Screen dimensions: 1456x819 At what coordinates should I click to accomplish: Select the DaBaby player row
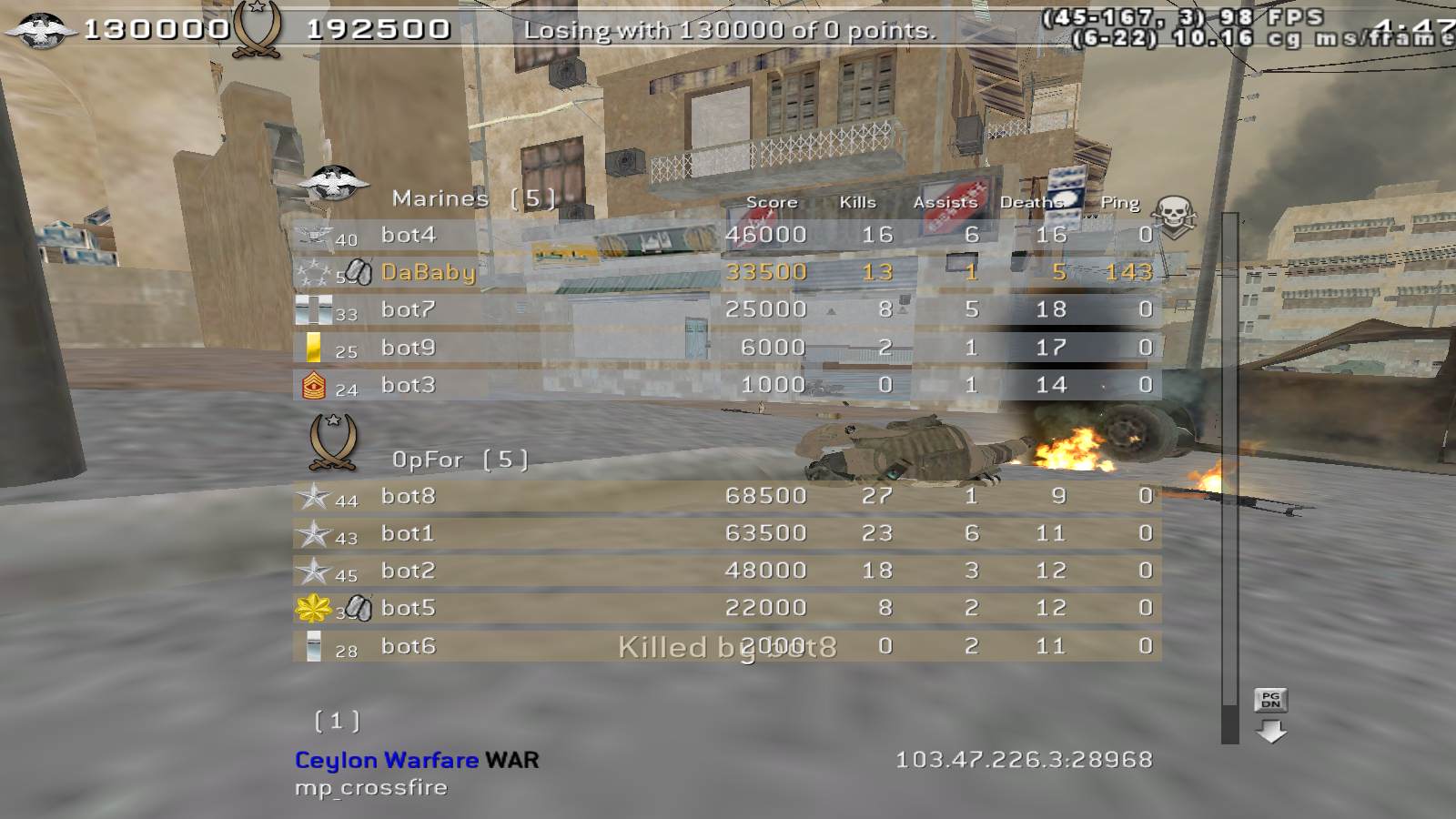click(x=726, y=272)
